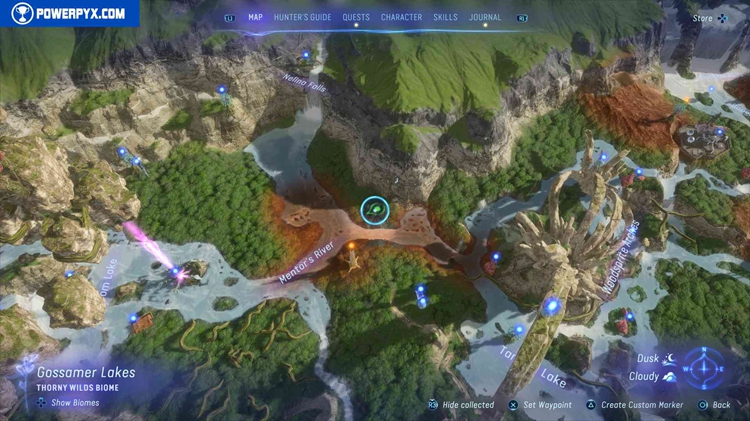Select the Map tab
Image resolution: width=750 pixels, height=421 pixels.
point(255,17)
